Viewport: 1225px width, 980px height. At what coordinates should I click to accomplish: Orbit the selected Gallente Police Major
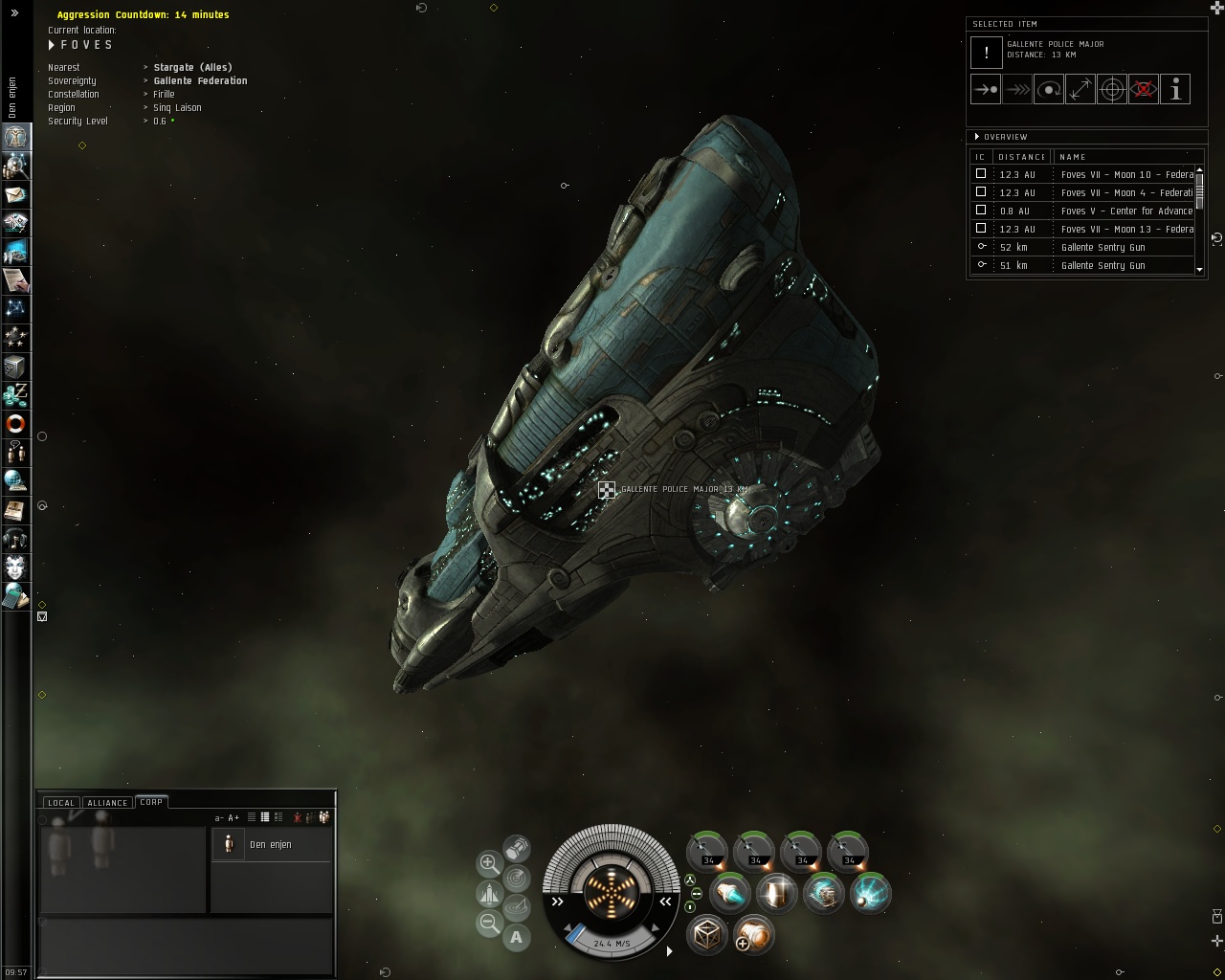click(x=1049, y=89)
